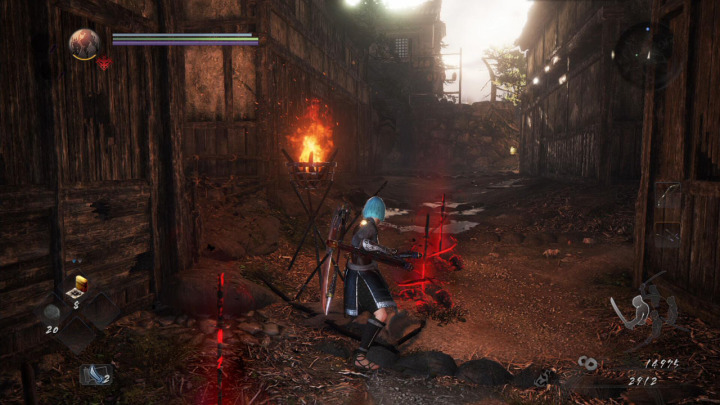The image size is (720, 405).
Task: Select the yellow item shortcut slot
Action: click(80, 285)
